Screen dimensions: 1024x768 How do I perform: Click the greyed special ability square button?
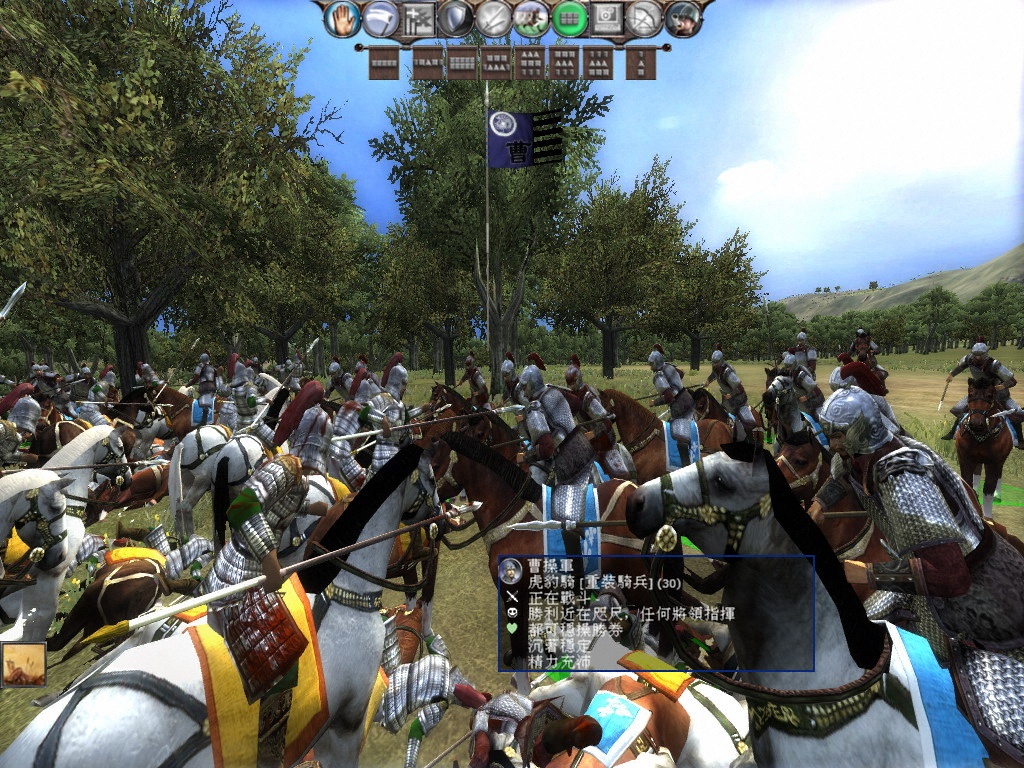(607, 19)
